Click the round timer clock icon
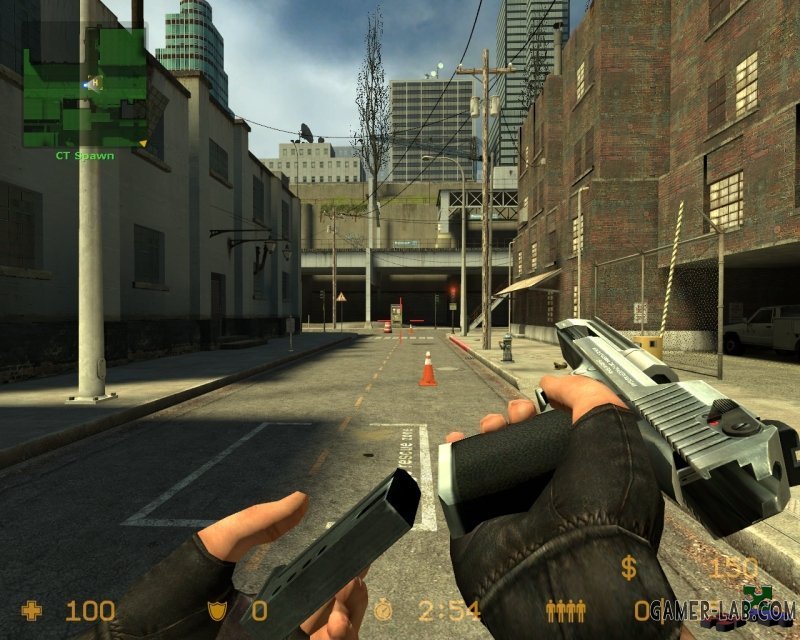Image resolution: width=800 pixels, height=640 pixels. pyautogui.click(x=386, y=609)
